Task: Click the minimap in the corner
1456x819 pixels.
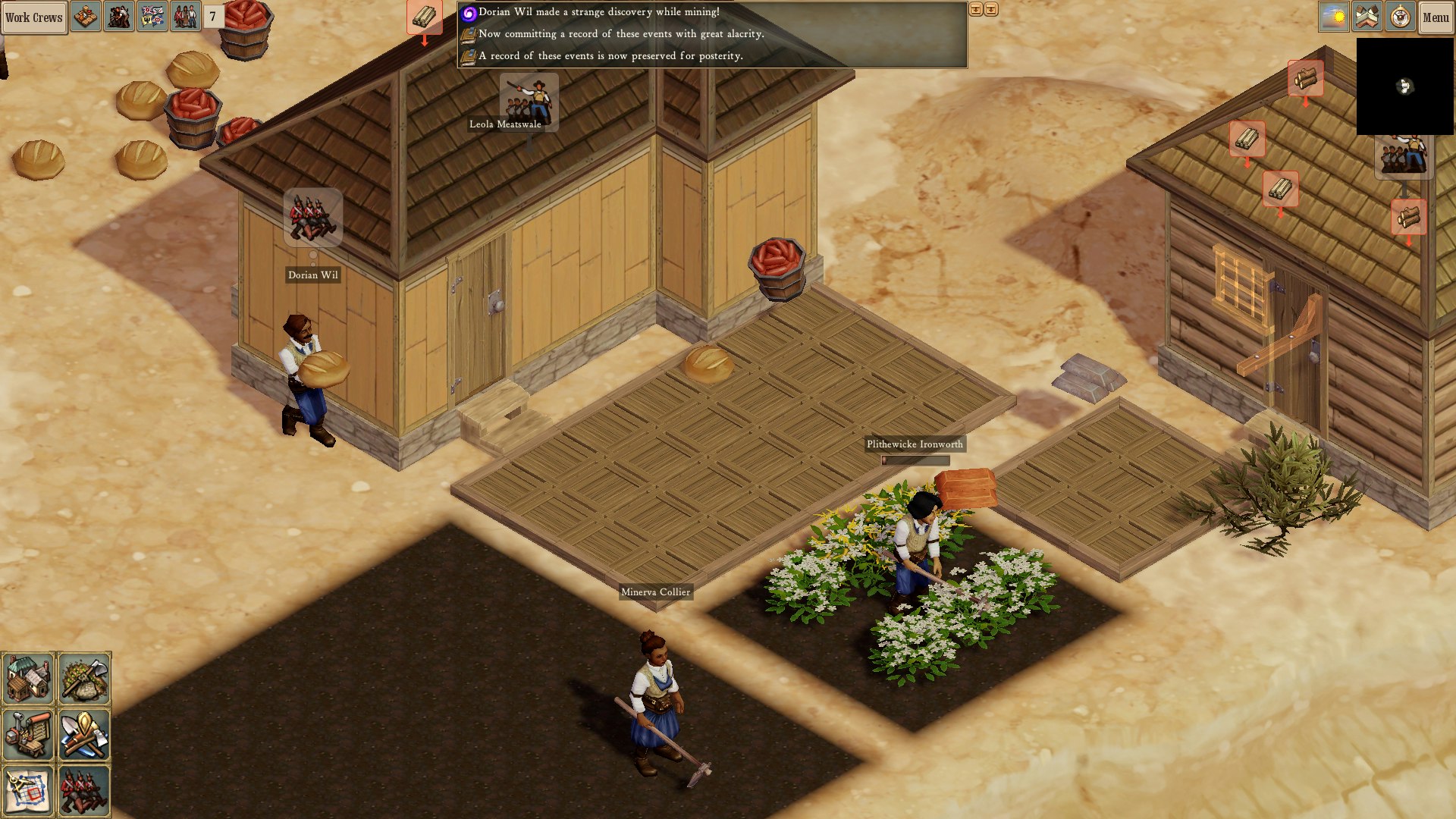Action: (x=1404, y=87)
